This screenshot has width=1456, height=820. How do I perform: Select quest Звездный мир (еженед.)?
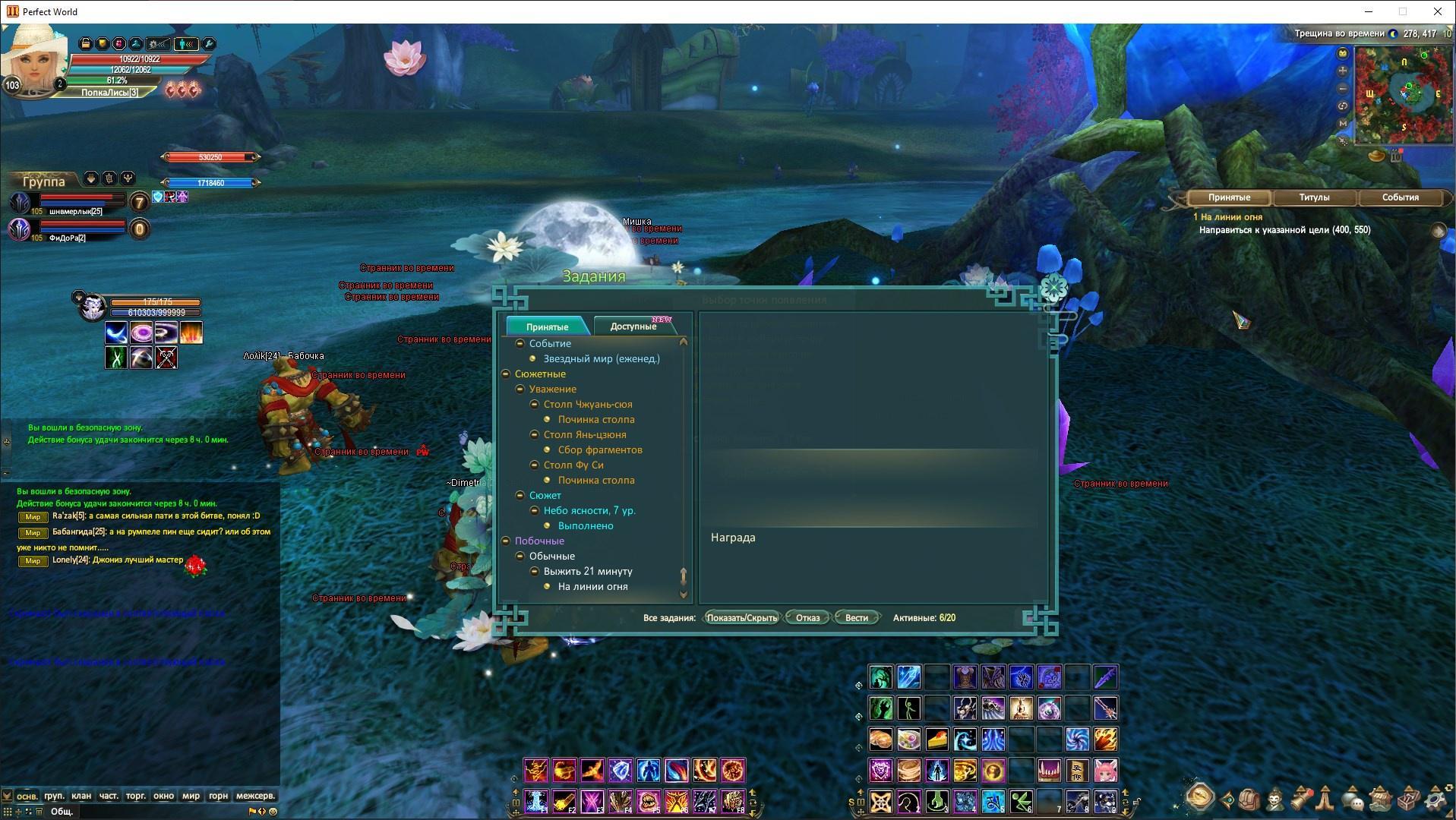(601, 358)
